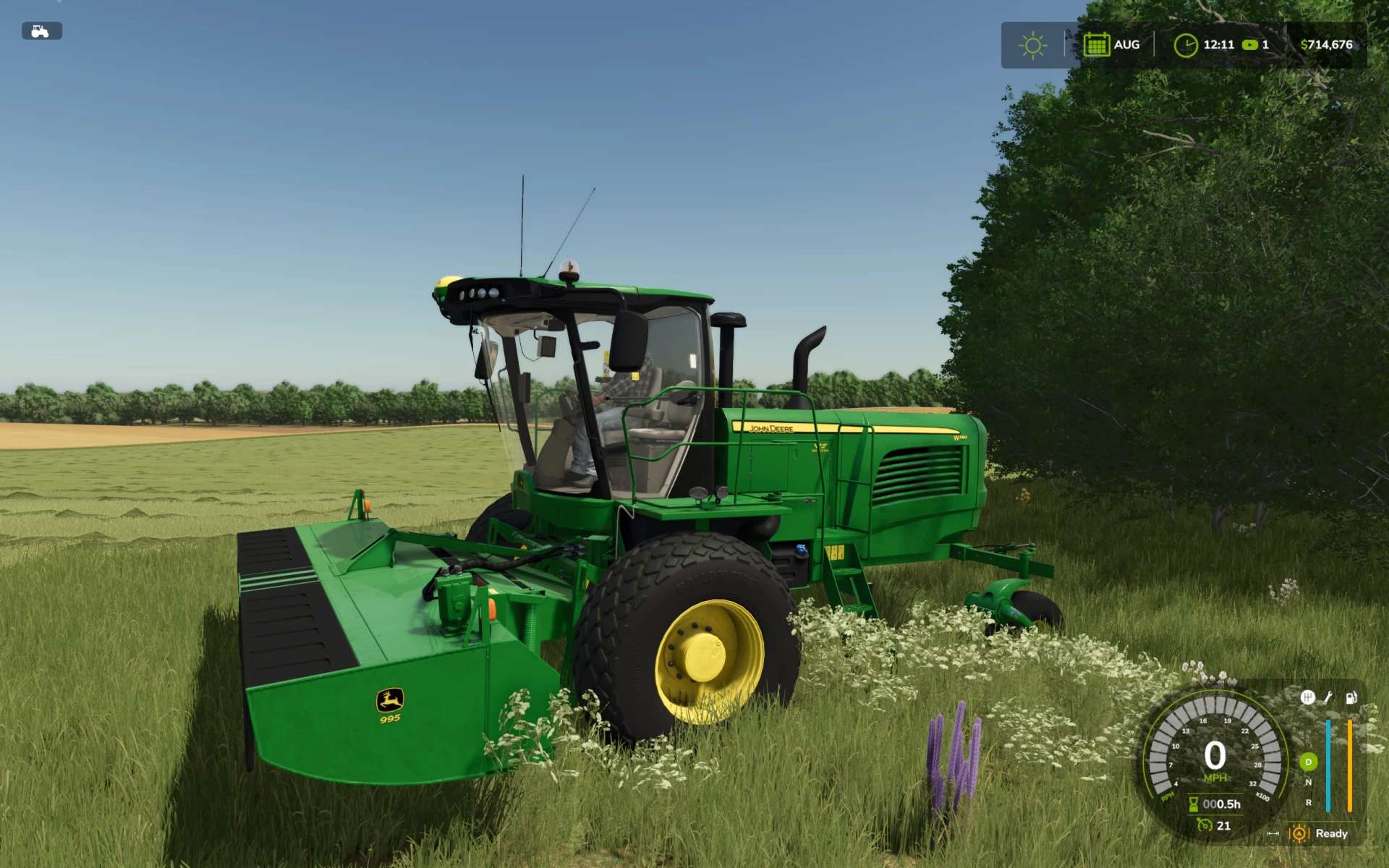Click the working width arrows icon
Screen dimensions: 1389x868
(1273, 834)
